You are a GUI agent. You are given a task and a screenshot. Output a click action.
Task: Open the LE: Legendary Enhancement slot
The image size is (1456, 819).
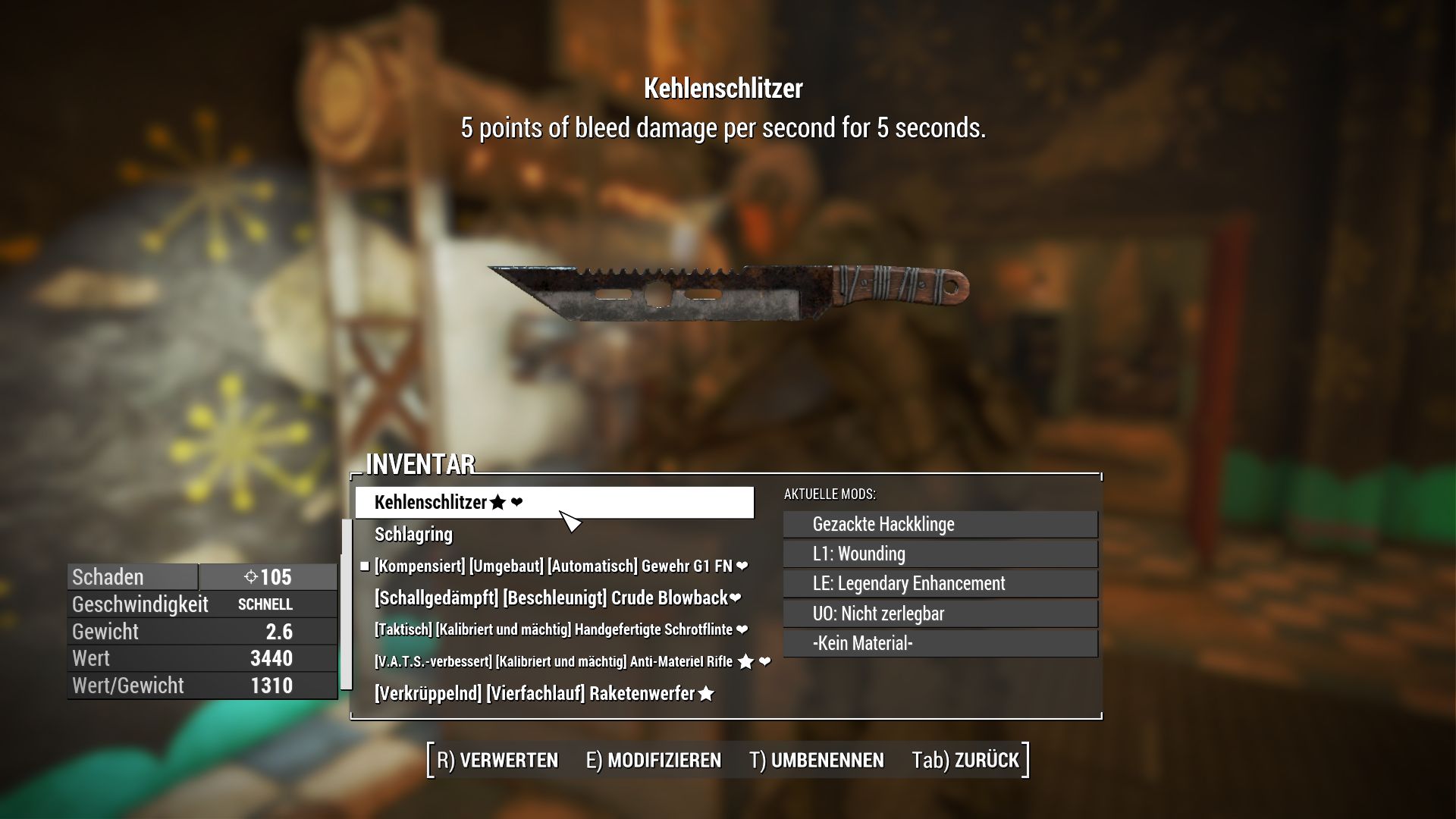coord(940,584)
